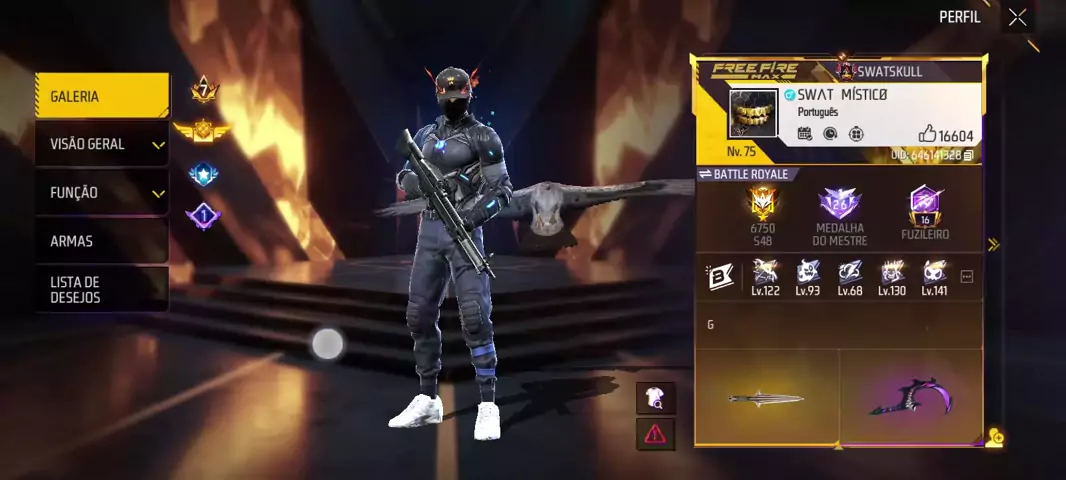Expand the Função section
Viewport: 1066px width, 480px height.
pos(100,192)
